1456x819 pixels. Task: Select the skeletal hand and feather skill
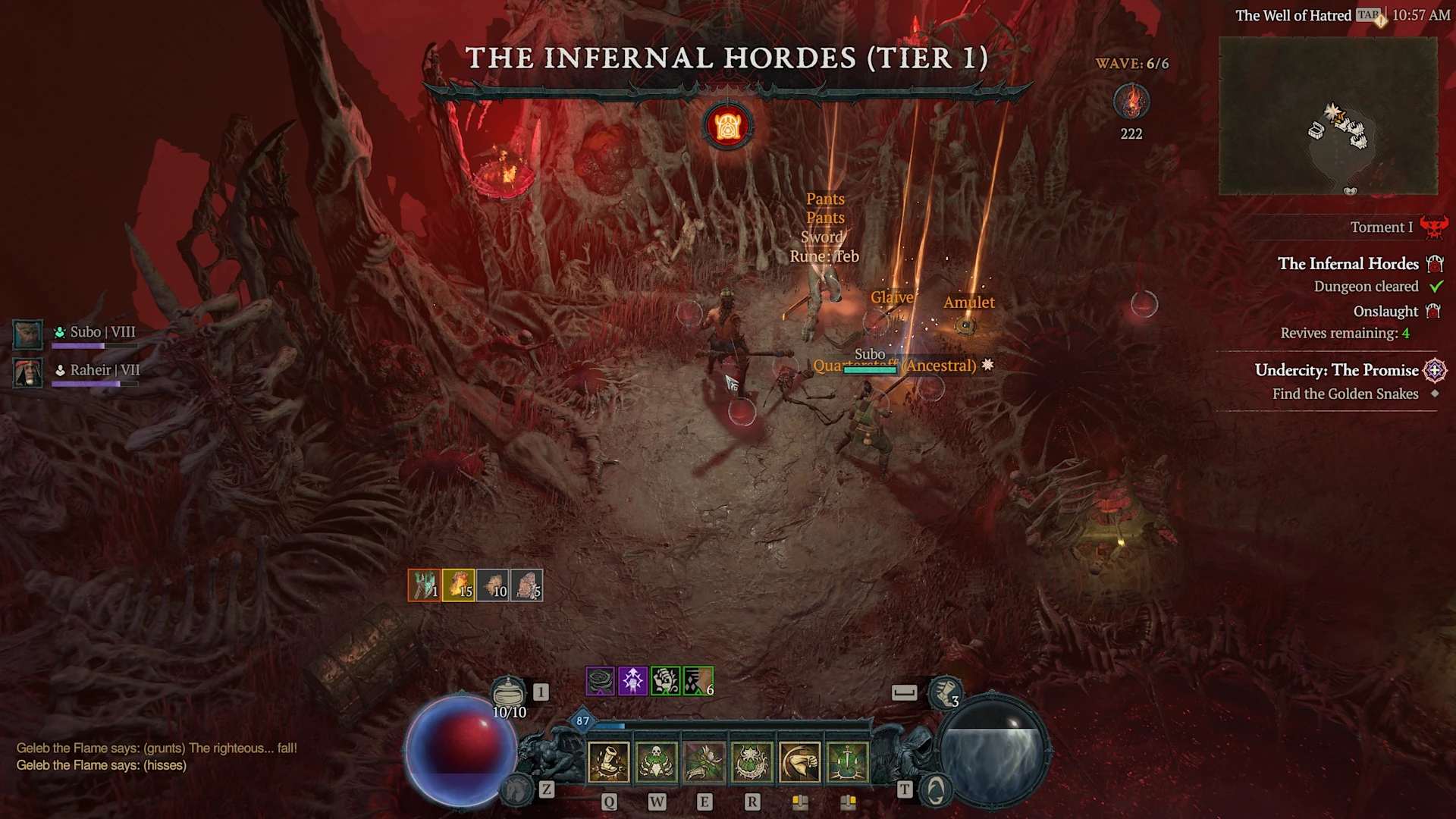click(704, 761)
